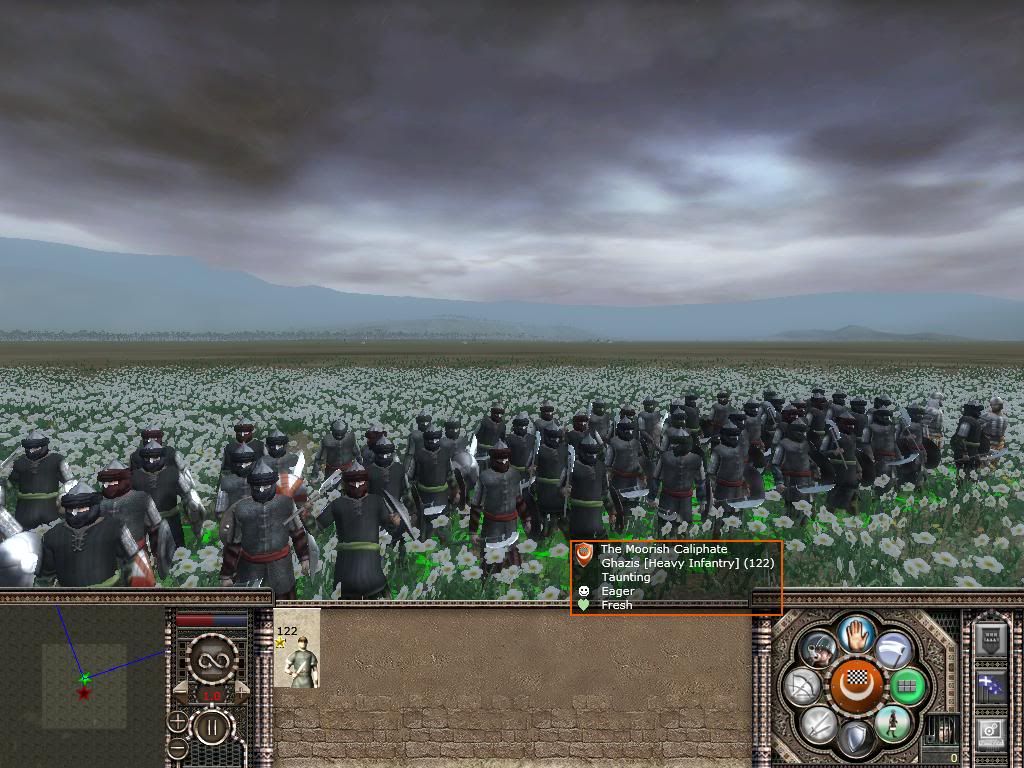Toggle the bow and arrow fire-at-will icon
The image size is (1024, 768).
tap(803, 686)
